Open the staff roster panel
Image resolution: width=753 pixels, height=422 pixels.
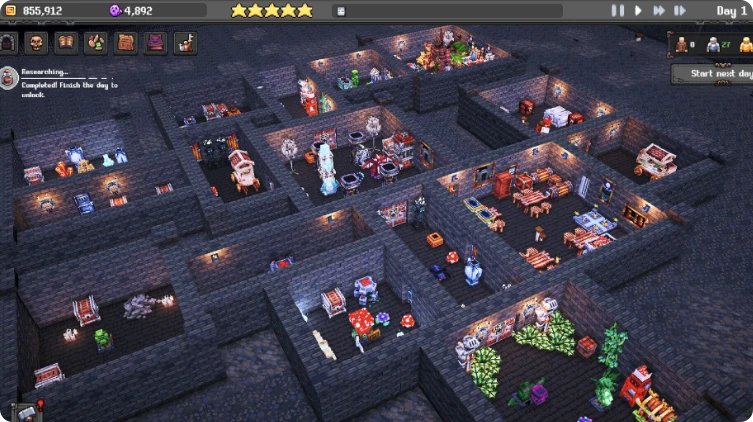(x=711, y=44)
